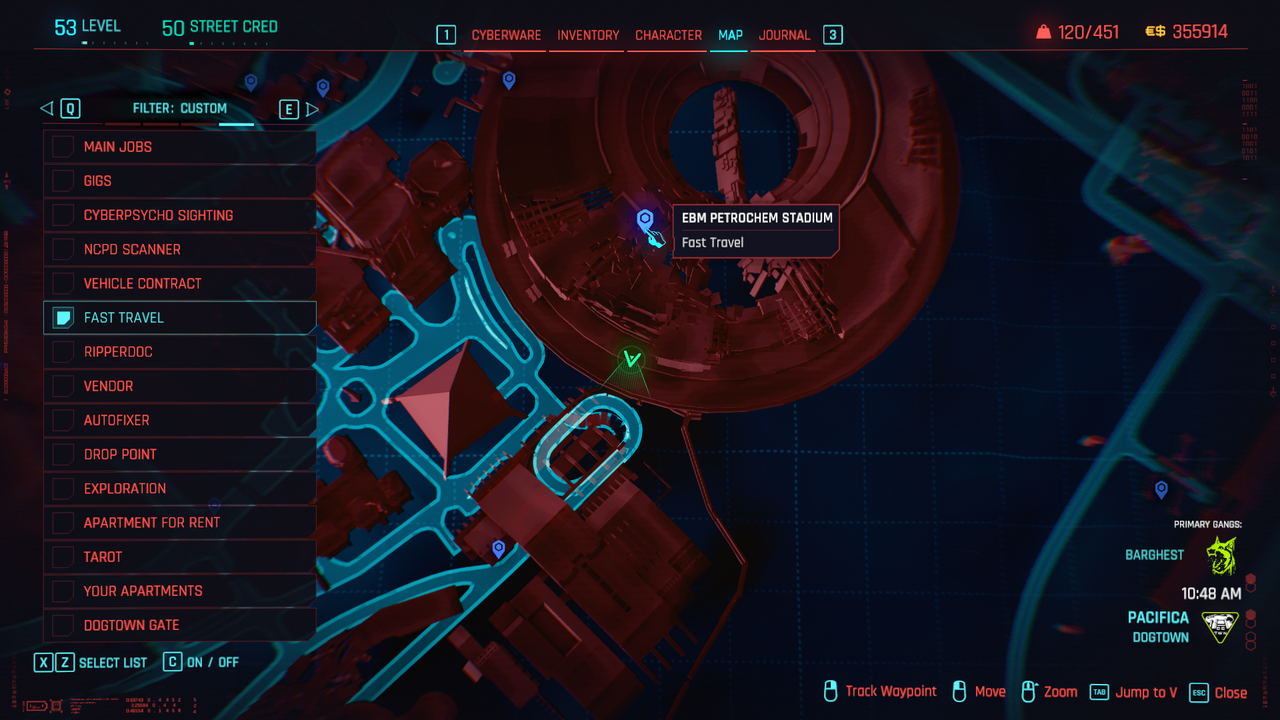Show NCPD Scanner markers

coord(63,249)
